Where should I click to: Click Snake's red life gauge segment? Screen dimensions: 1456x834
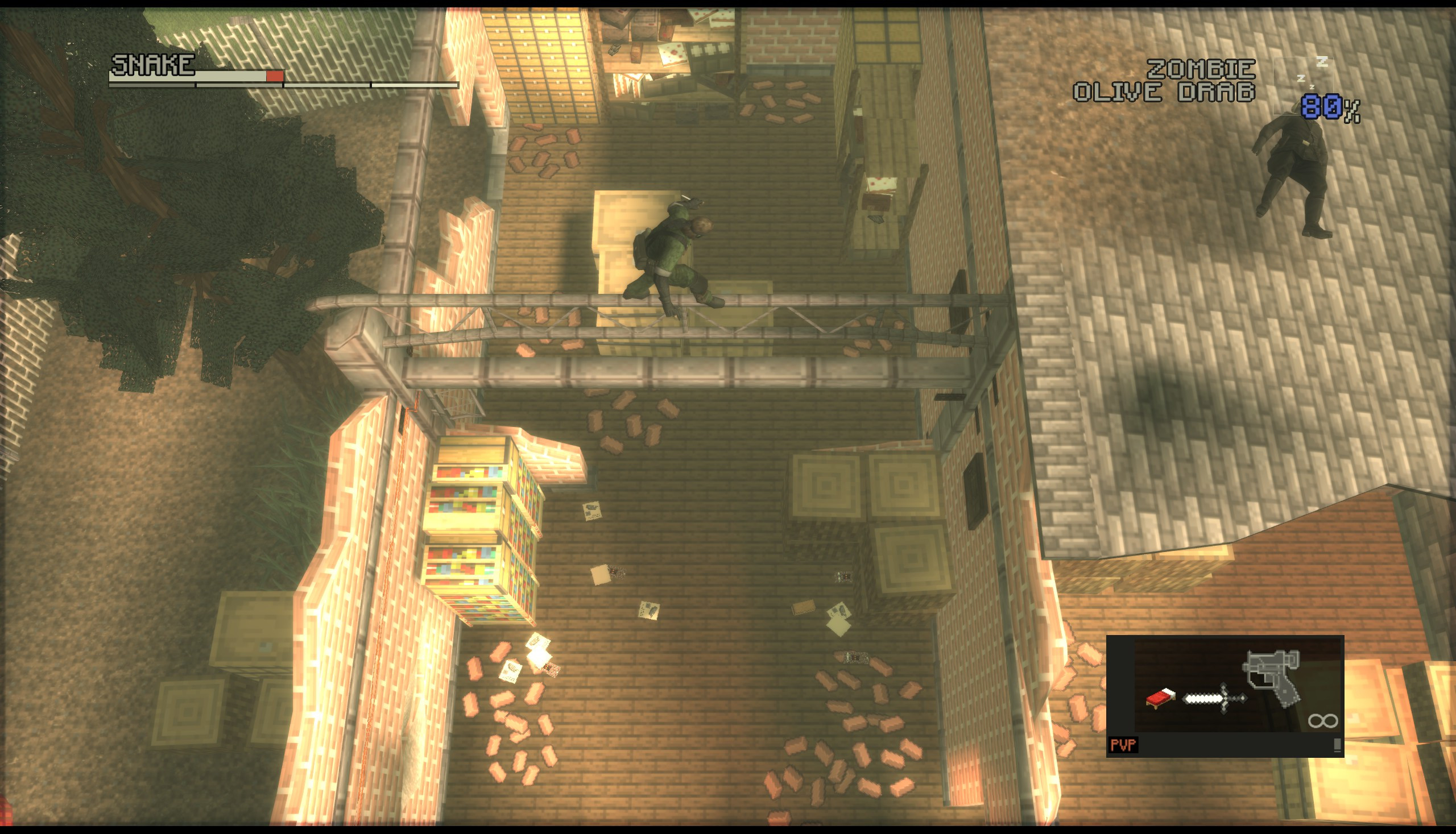275,76
